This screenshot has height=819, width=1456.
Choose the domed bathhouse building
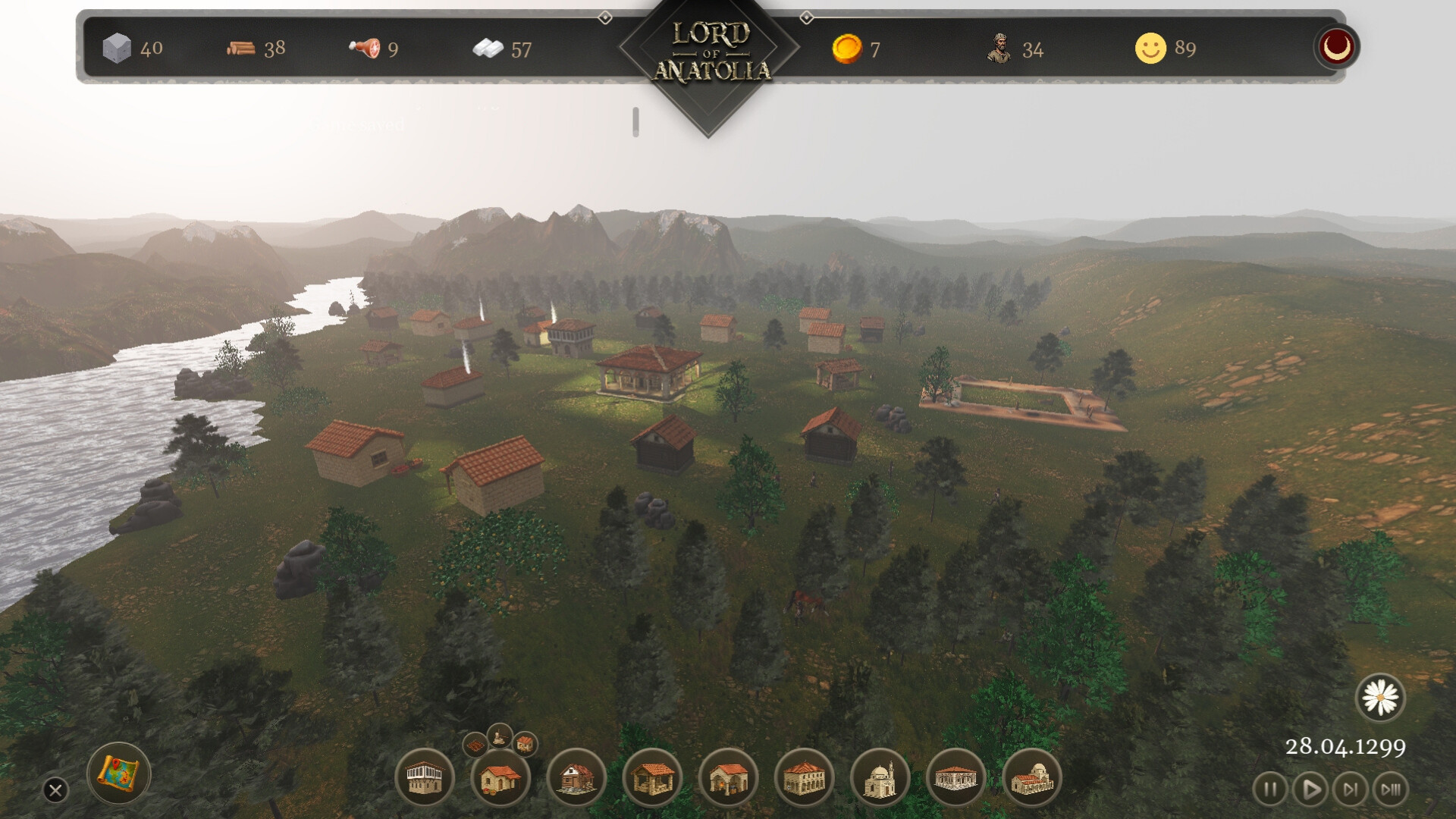1031,778
